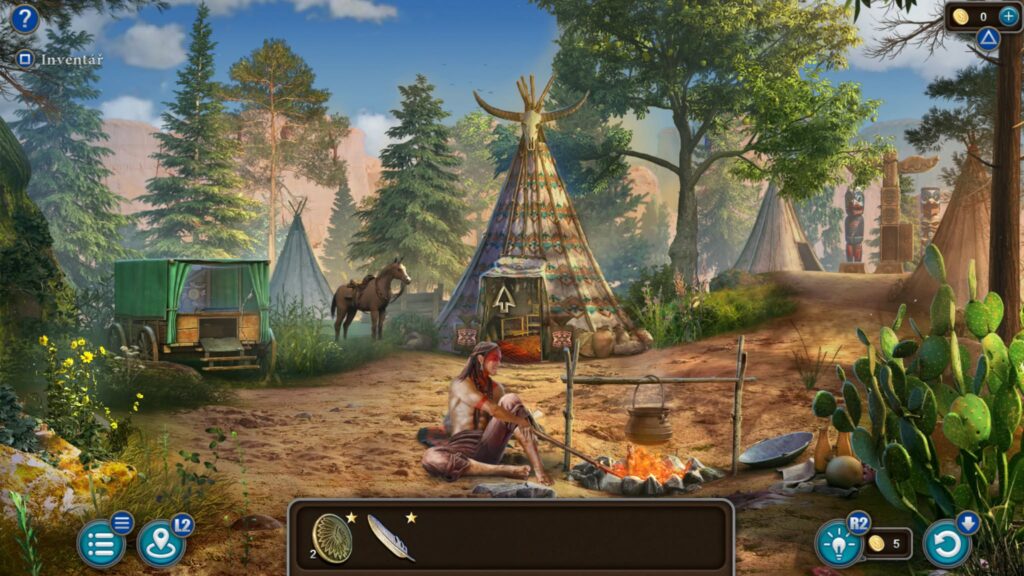This screenshot has width=1024, height=576.
Task: Open the map location pin button
Action: point(160,544)
